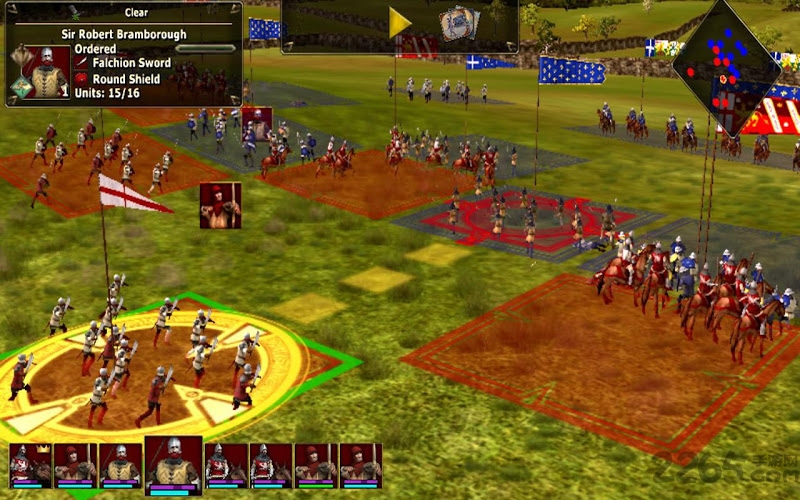
Task: Click the red-hooded unit marker floating over the battlefield
Action: (x=220, y=205)
